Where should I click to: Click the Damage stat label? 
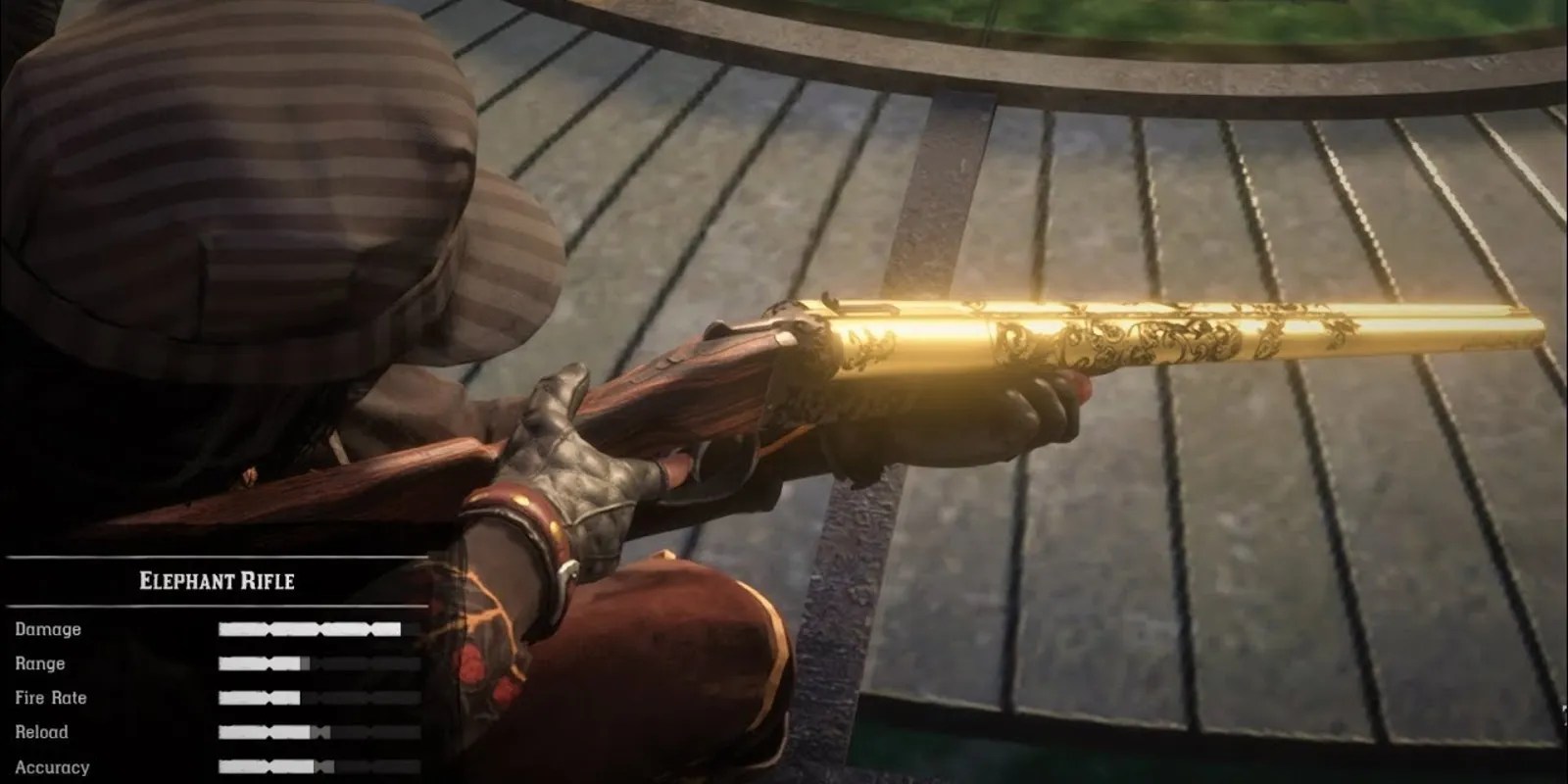[x=47, y=630]
